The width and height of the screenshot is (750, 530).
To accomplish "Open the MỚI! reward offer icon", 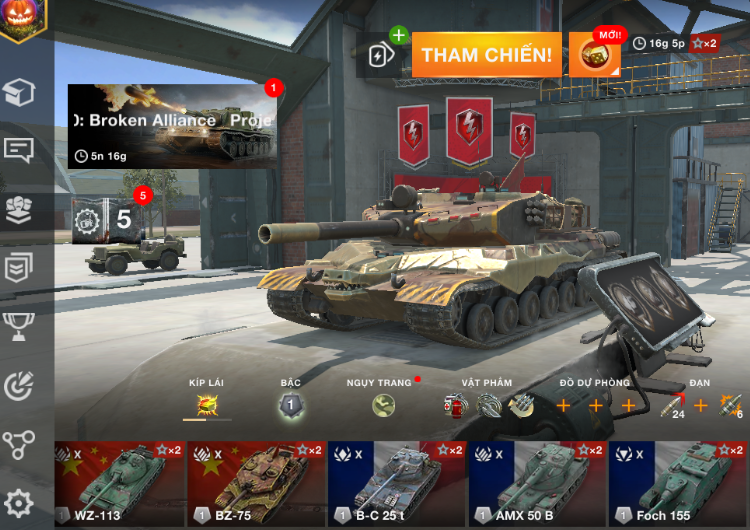I will click(595, 55).
